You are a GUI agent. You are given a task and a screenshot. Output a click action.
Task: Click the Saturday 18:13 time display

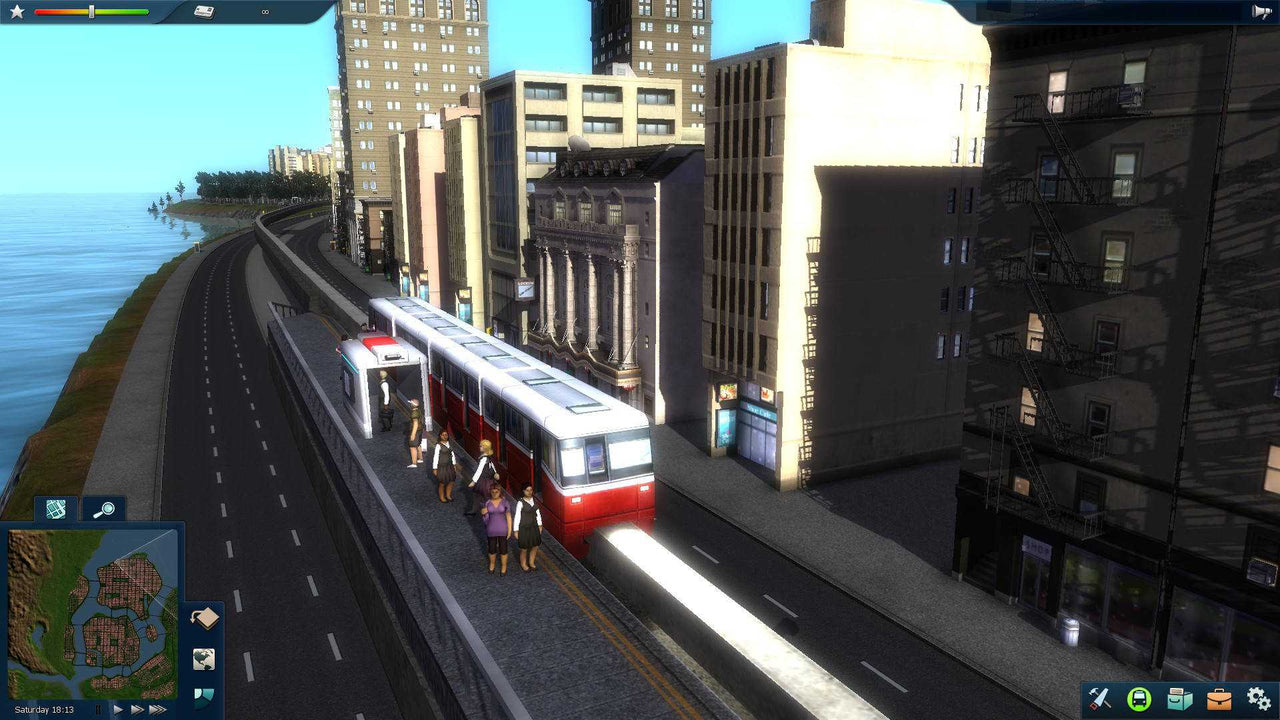pyautogui.click(x=44, y=708)
